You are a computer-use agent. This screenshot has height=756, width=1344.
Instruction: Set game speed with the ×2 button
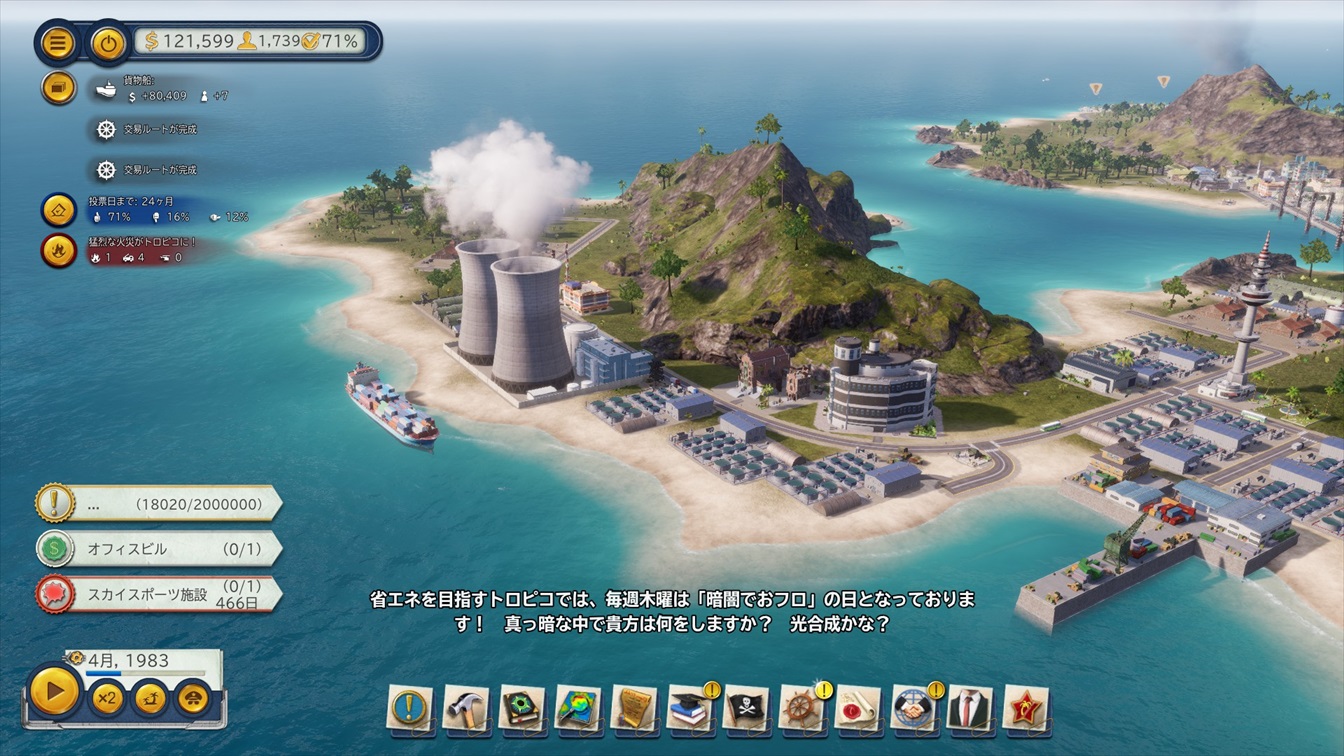(106, 697)
